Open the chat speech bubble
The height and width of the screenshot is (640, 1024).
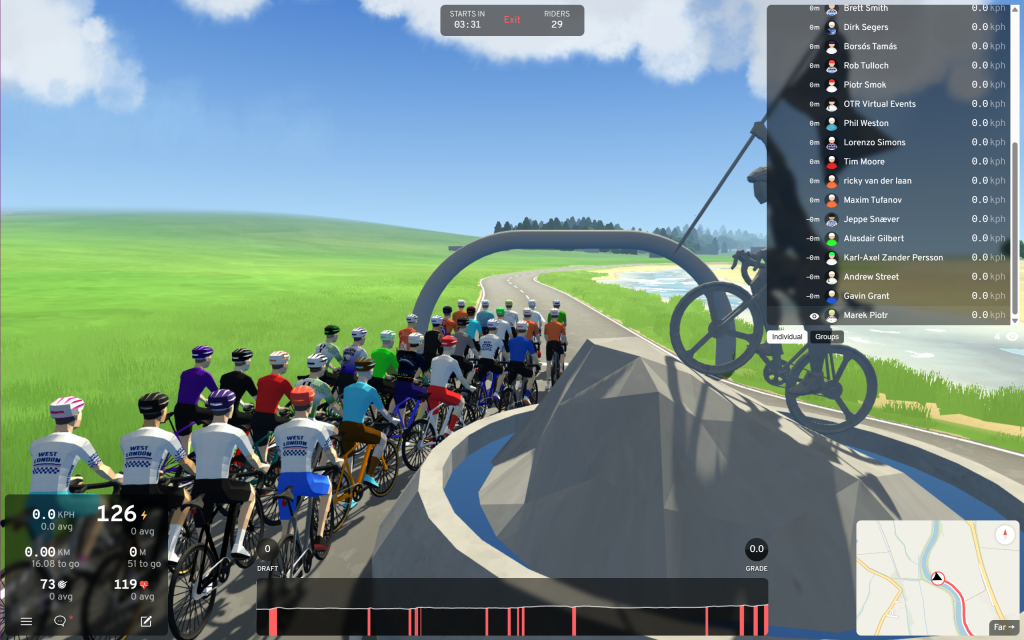60,621
